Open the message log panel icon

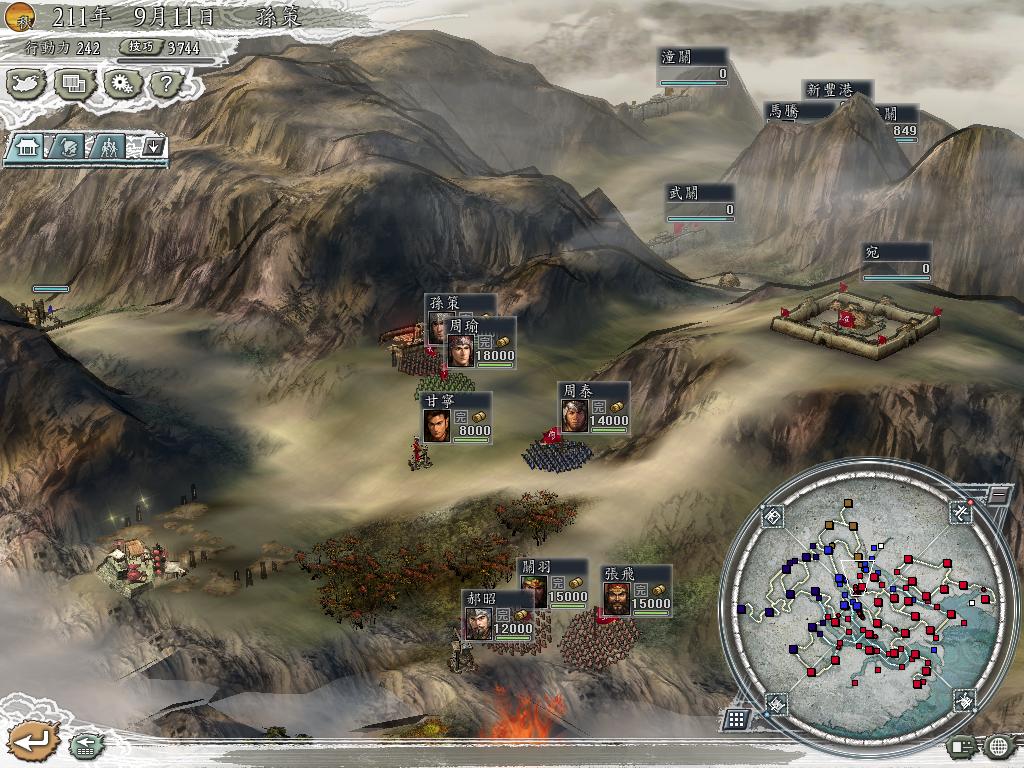(962, 745)
